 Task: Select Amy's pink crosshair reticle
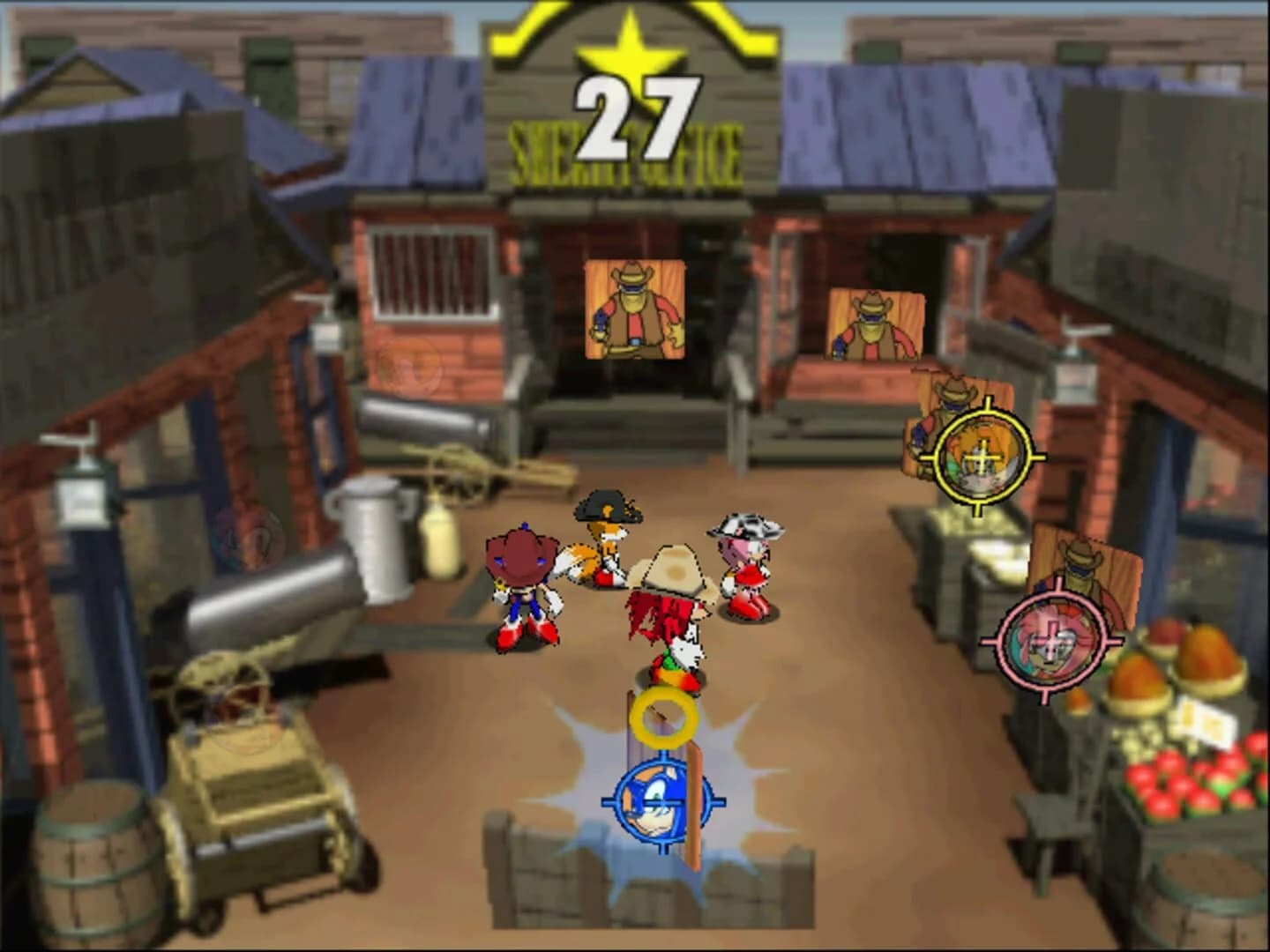(x=1051, y=642)
